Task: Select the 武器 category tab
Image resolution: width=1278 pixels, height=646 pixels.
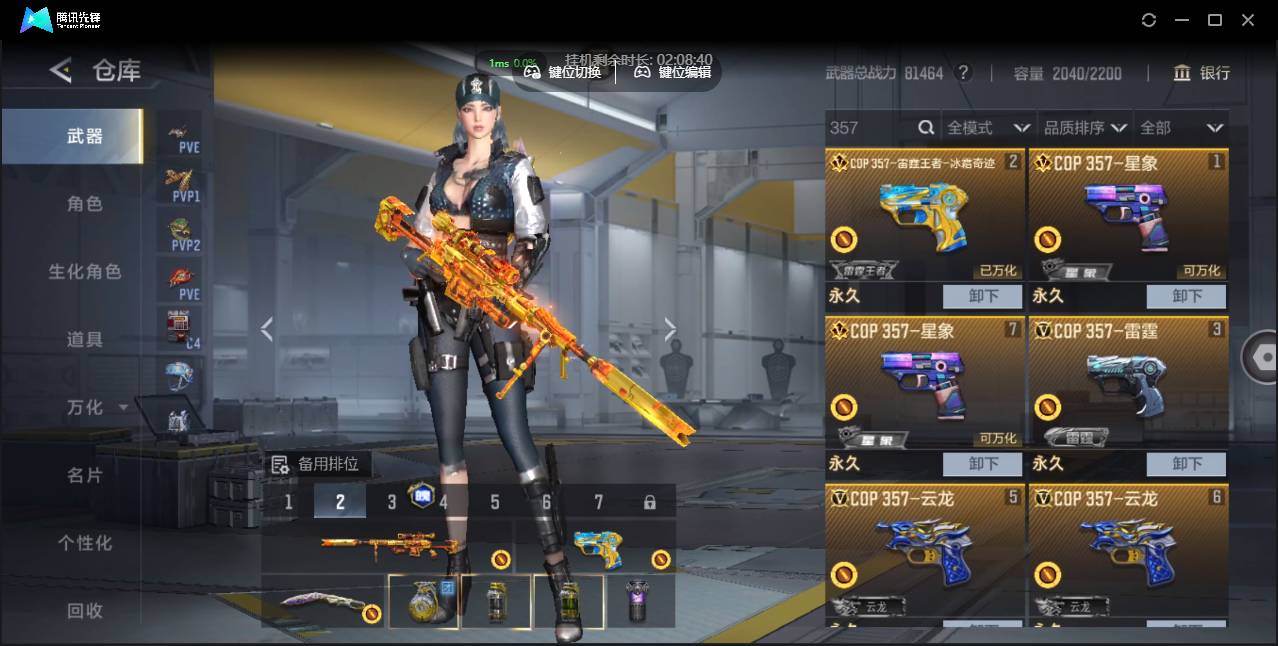Action: [x=84, y=136]
